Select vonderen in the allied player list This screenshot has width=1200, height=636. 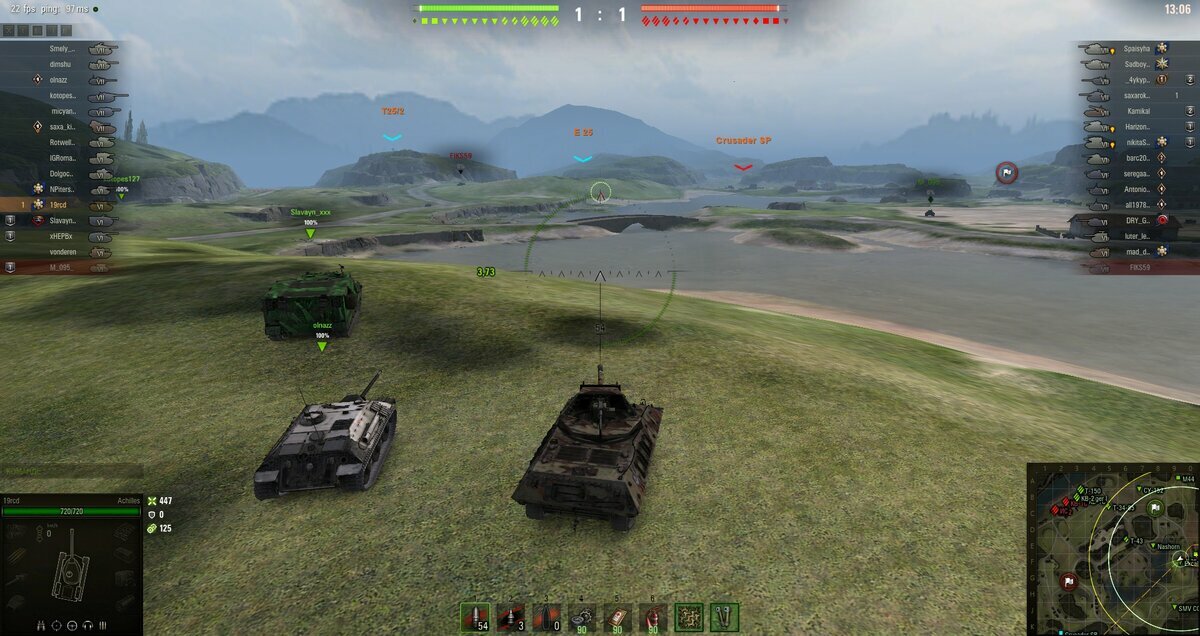62,252
